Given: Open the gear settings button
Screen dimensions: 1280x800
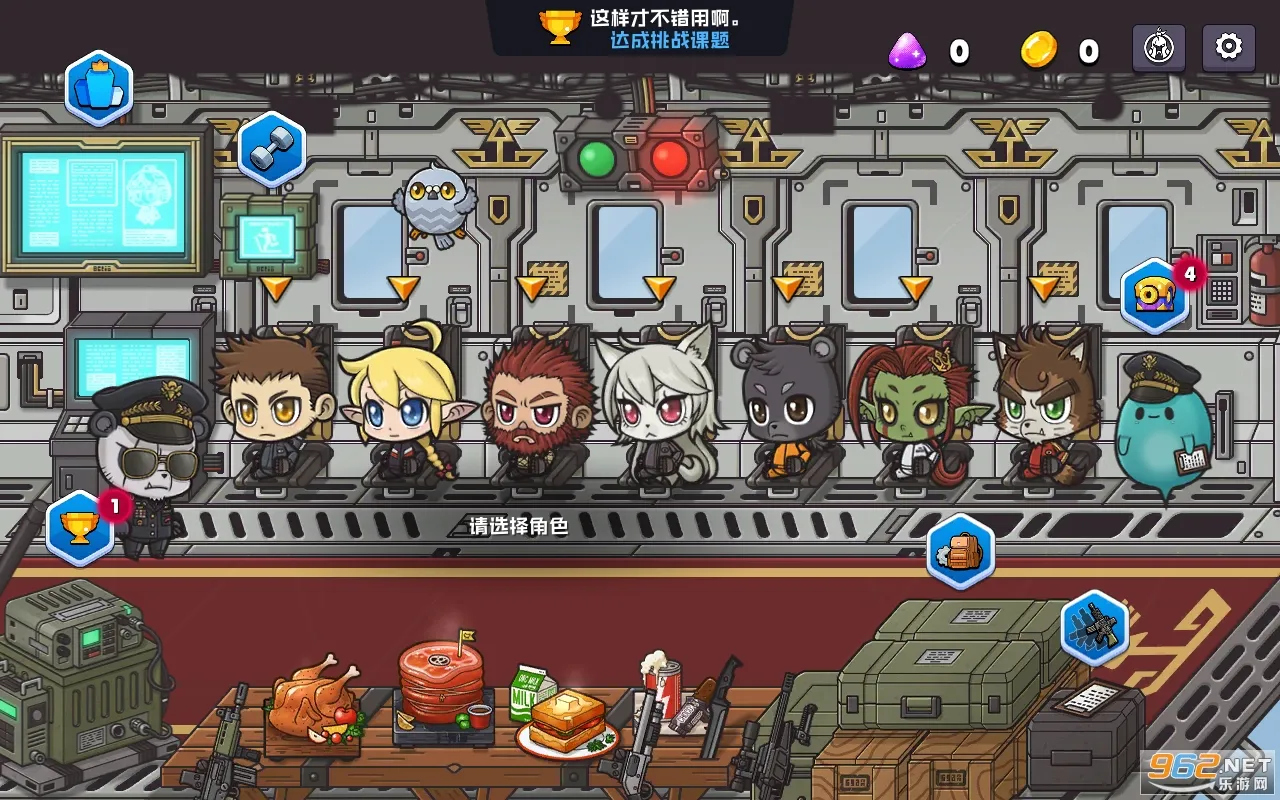Looking at the screenshot, I should [x=1228, y=47].
